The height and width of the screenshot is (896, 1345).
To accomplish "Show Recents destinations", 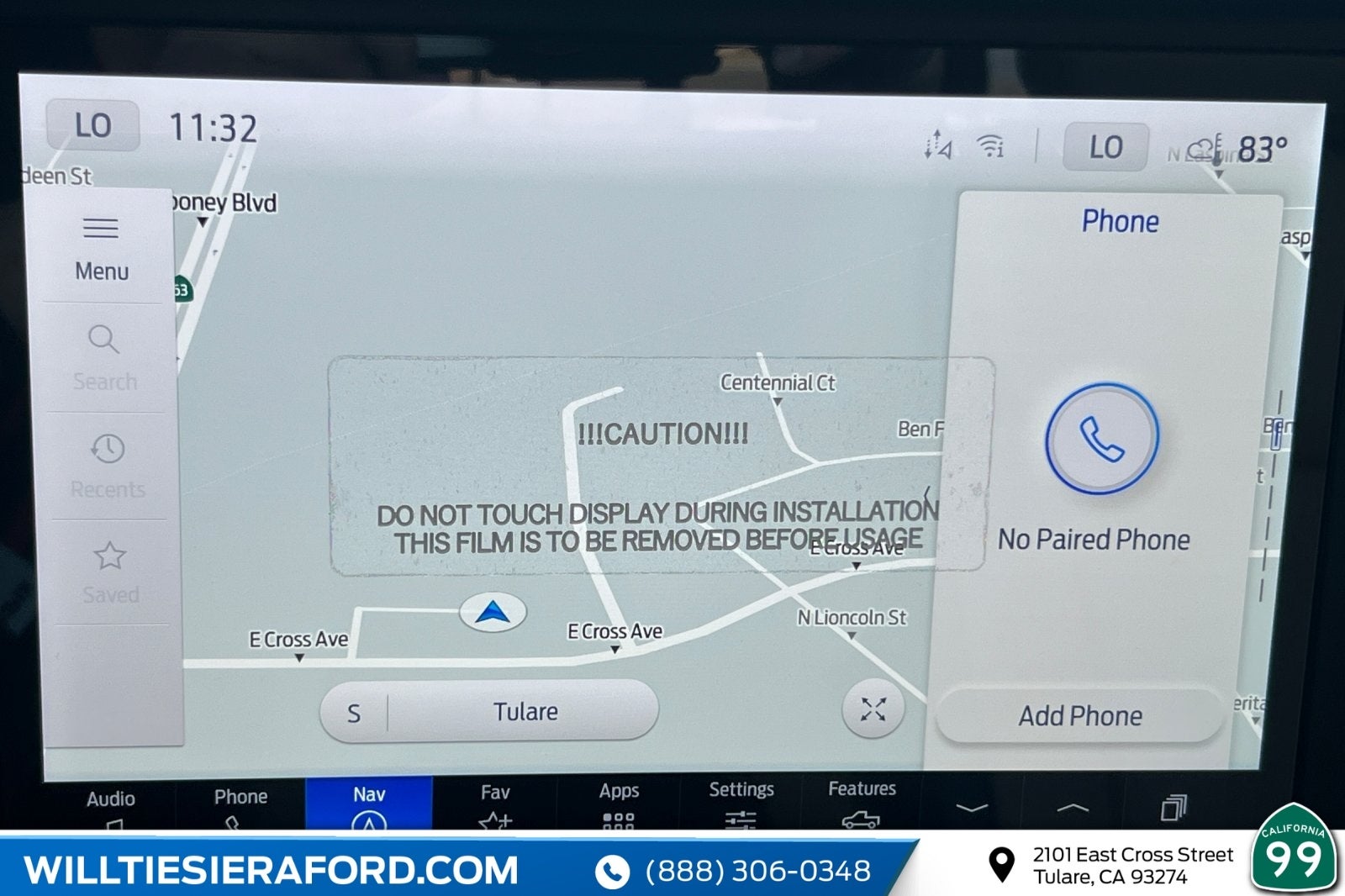I will click(108, 465).
